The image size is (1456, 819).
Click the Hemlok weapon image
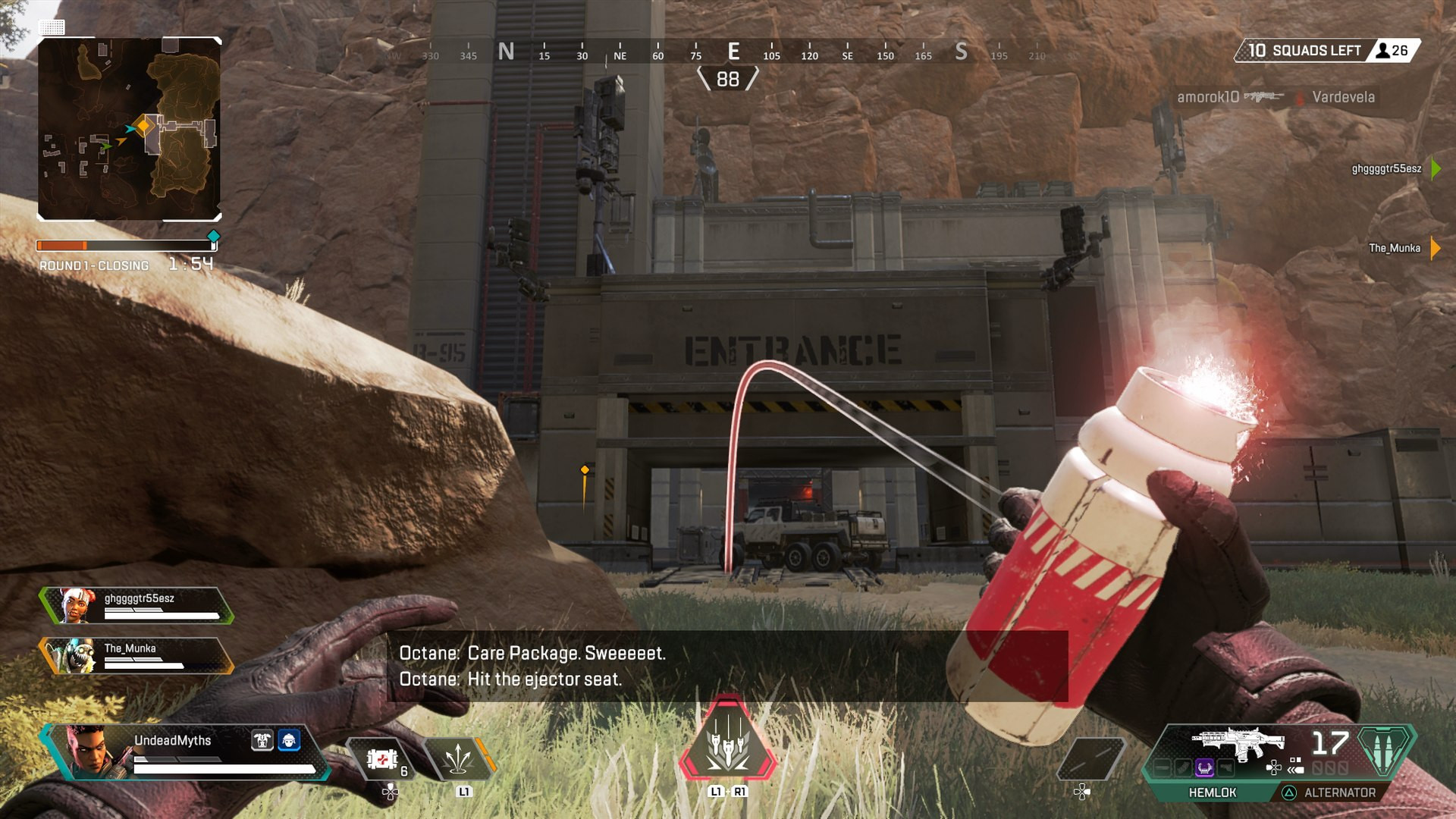pyautogui.click(x=1238, y=743)
